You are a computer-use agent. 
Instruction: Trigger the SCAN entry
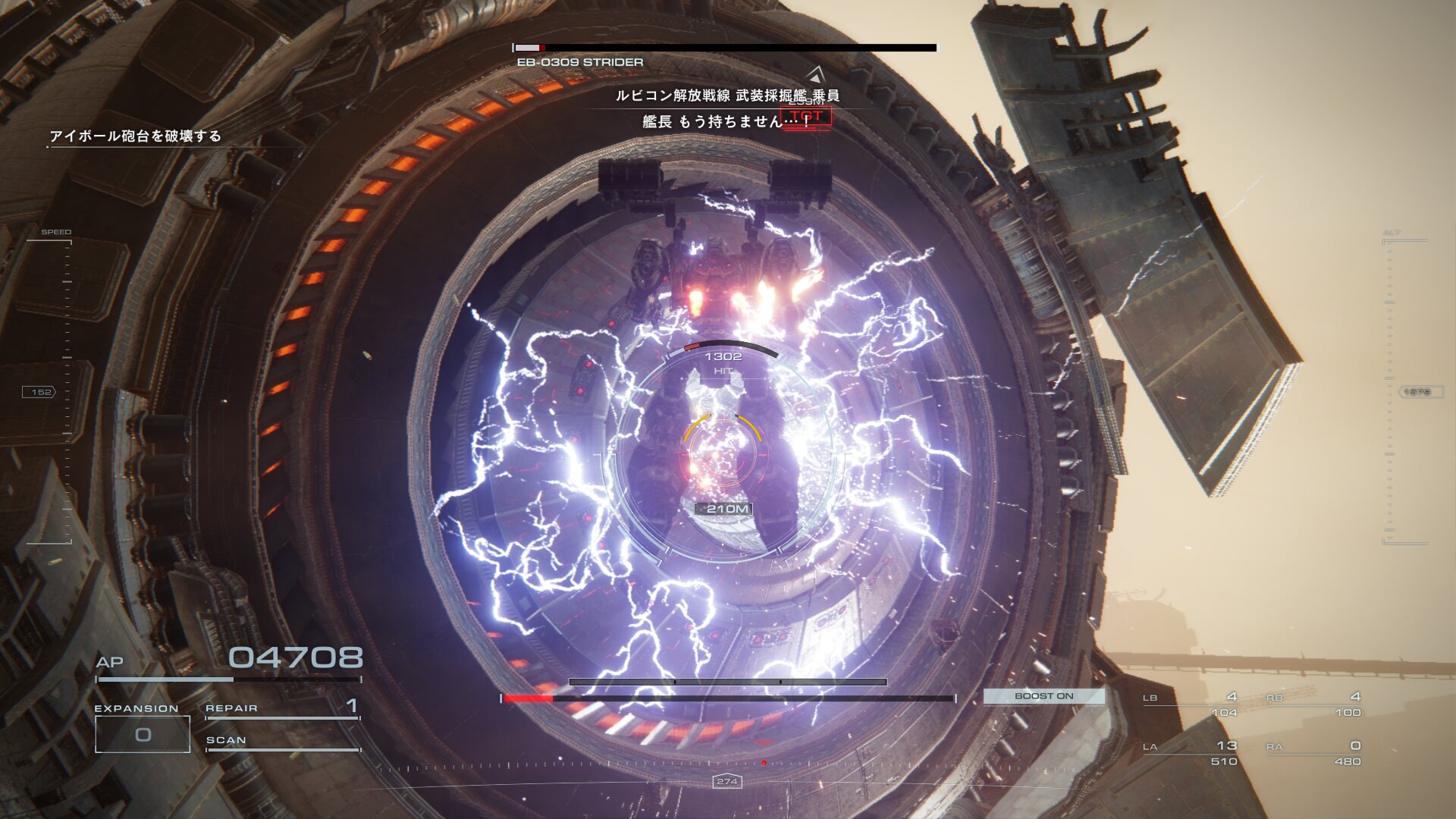282,741
